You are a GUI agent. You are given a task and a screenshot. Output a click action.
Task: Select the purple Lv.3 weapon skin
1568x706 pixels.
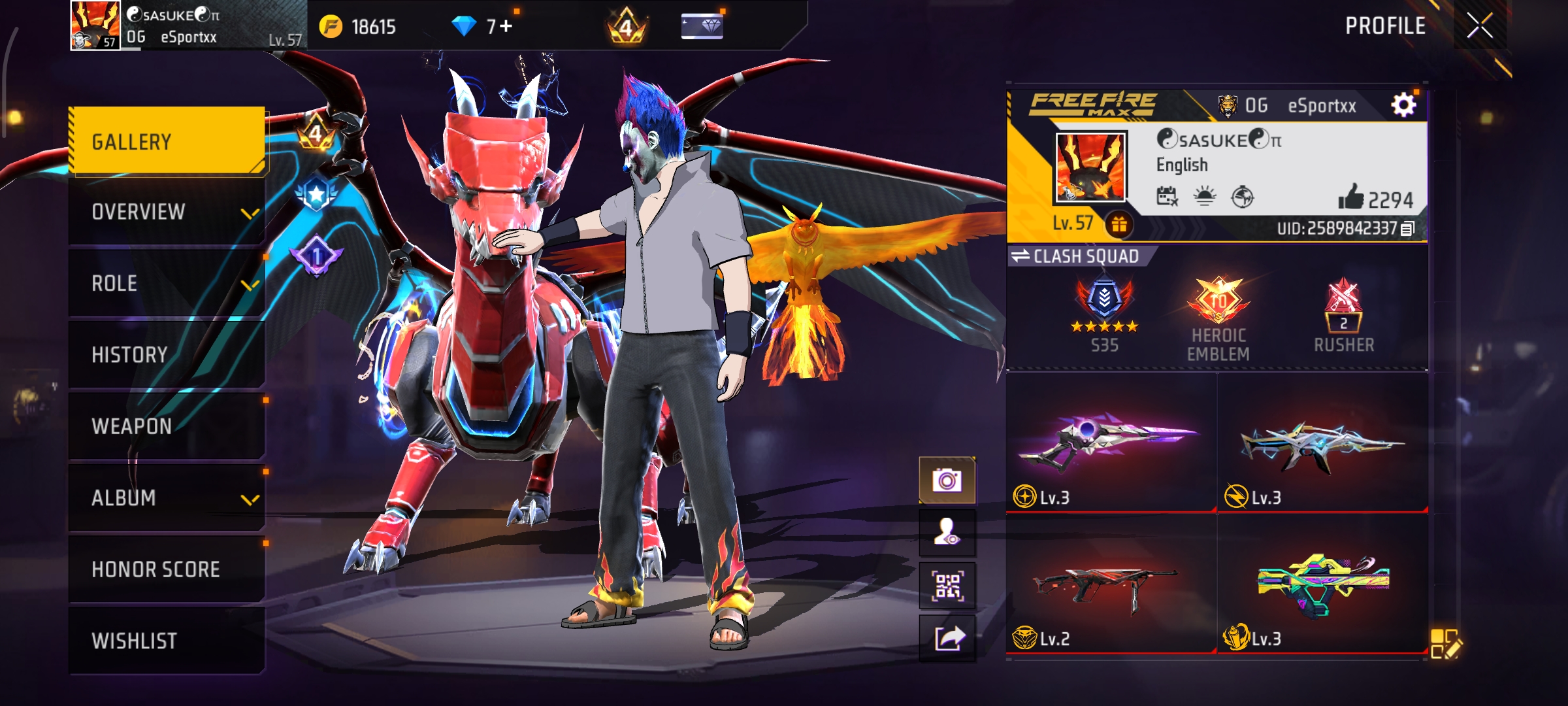coord(1111,443)
